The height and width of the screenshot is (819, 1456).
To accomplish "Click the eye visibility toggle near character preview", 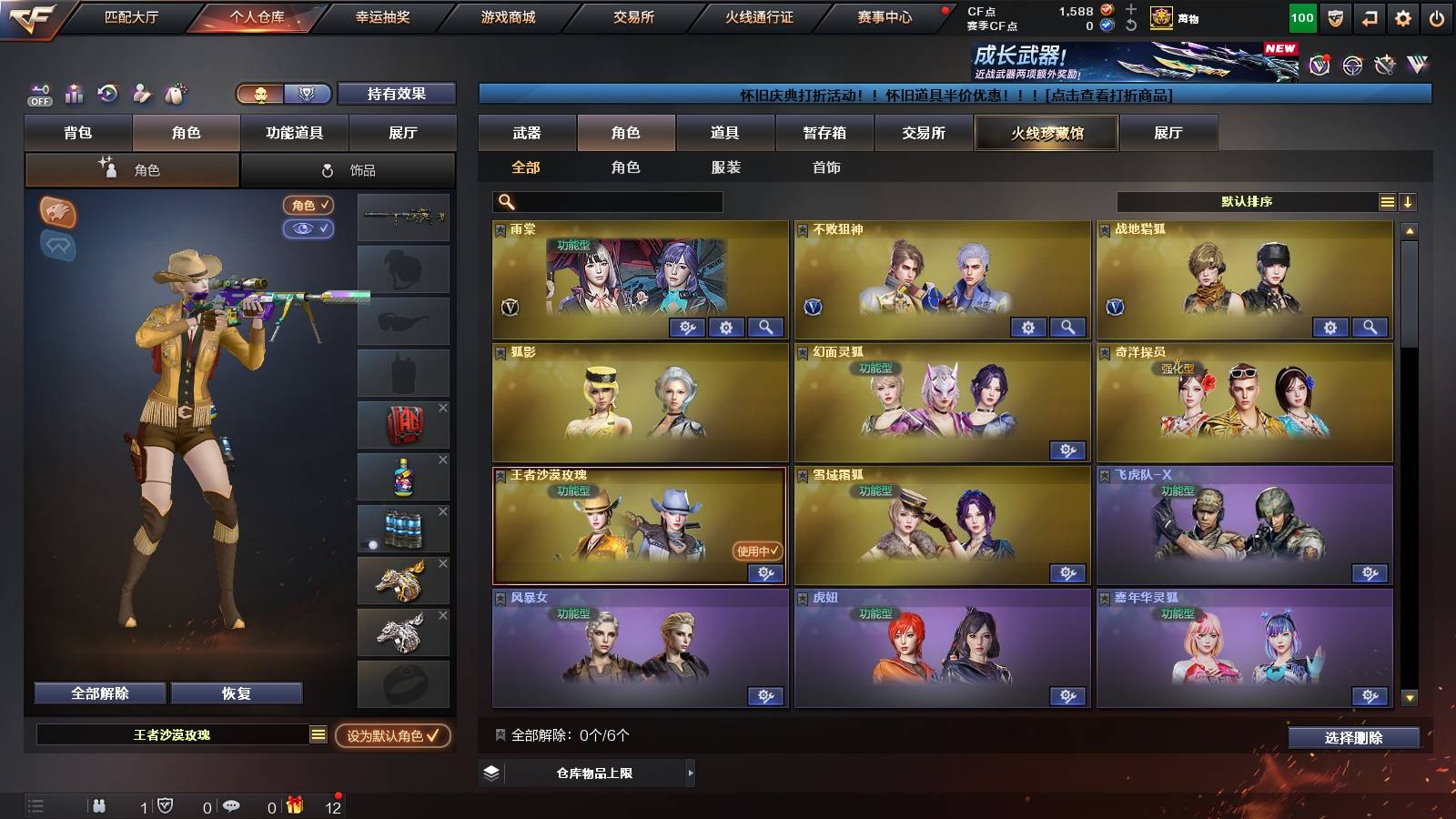I will [310, 229].
